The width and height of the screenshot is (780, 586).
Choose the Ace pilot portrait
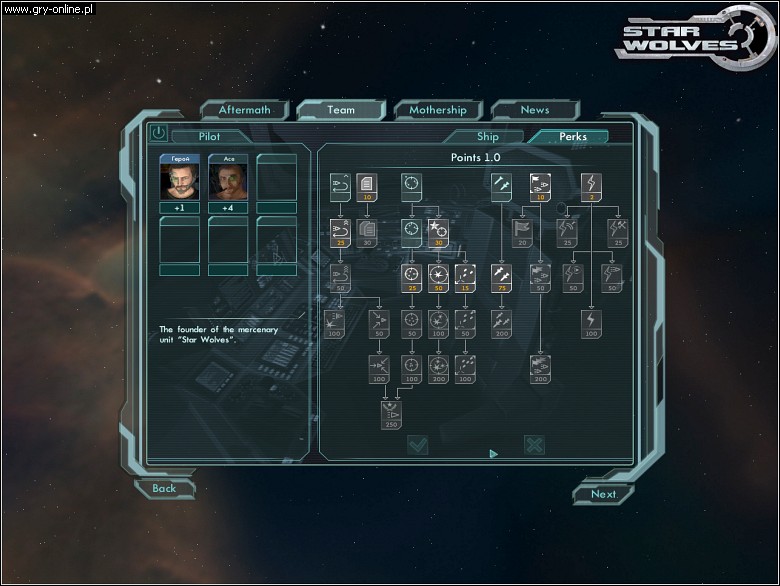click(x=228, y=180)
